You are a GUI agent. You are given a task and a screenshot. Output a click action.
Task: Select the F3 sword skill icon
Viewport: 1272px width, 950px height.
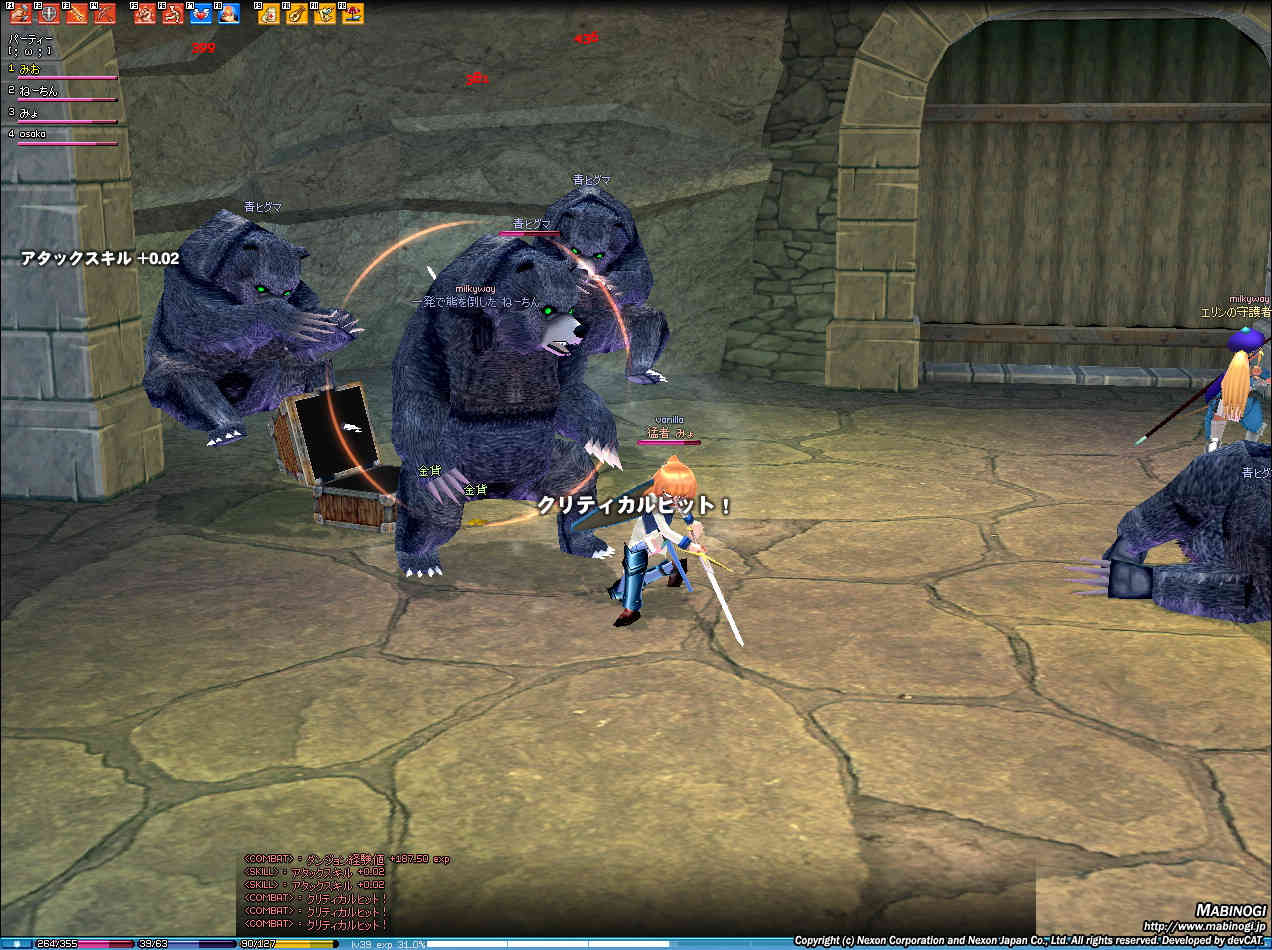pos(77,14)
